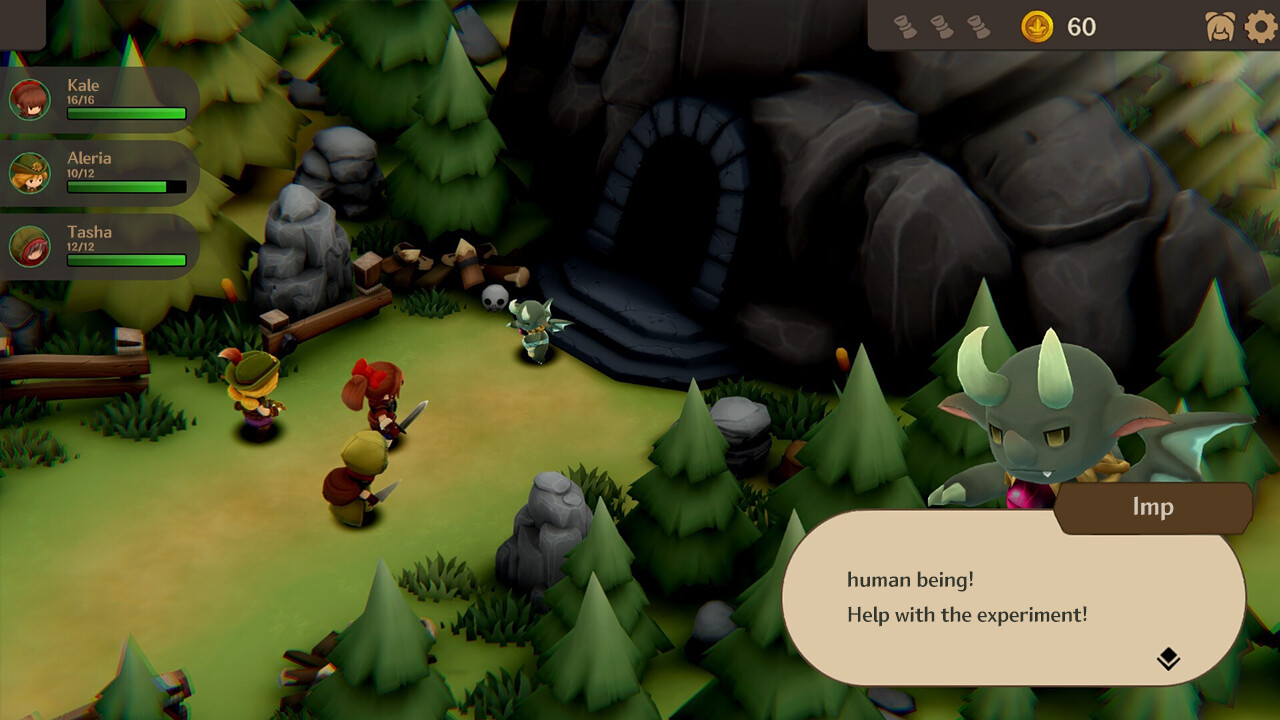The image size is (1280, 720).
Task: Select the first flask icon in the top bar
Action: click(x=908, y=25)
